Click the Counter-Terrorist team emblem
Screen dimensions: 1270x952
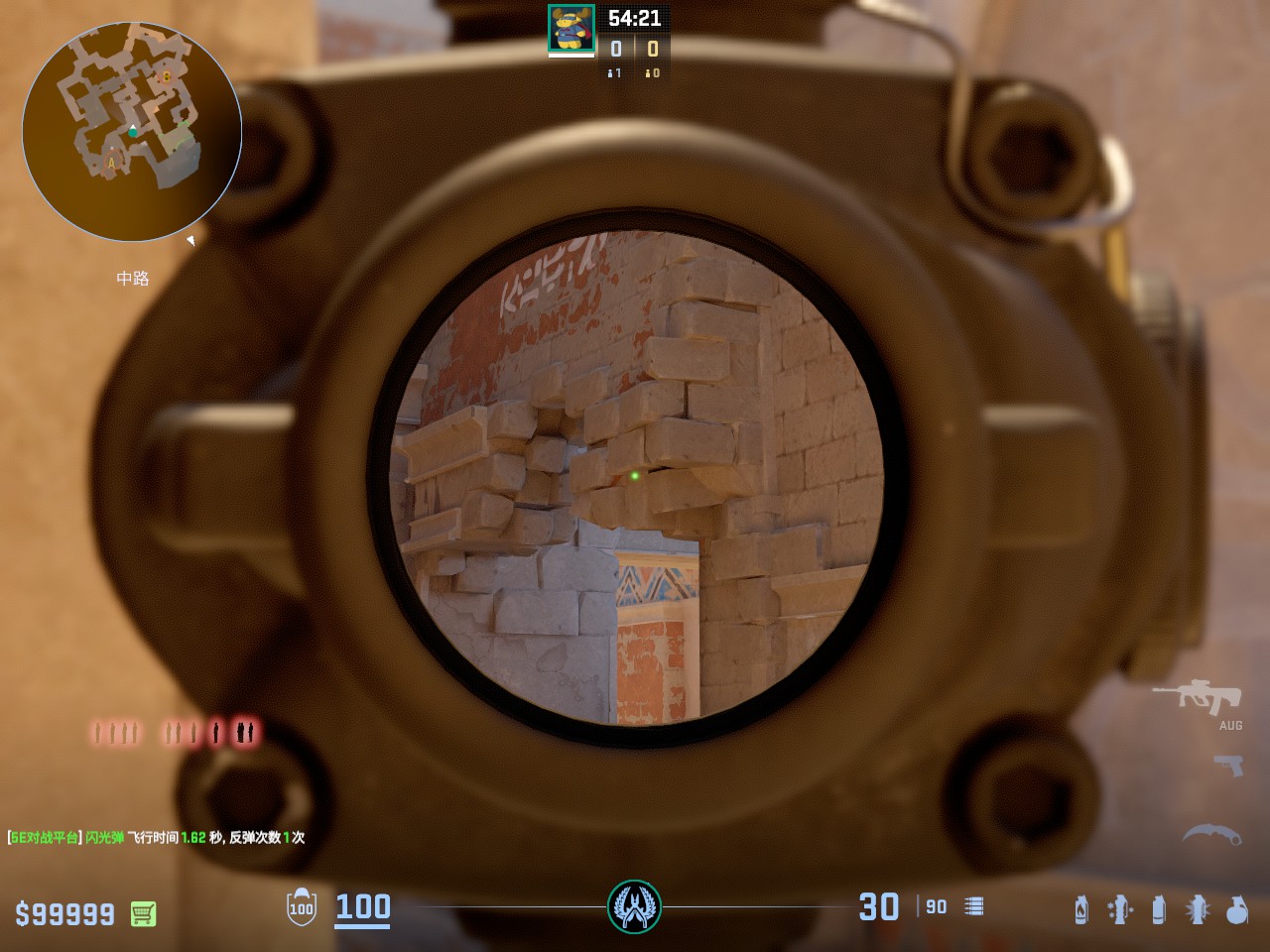(x=634, y=906)
